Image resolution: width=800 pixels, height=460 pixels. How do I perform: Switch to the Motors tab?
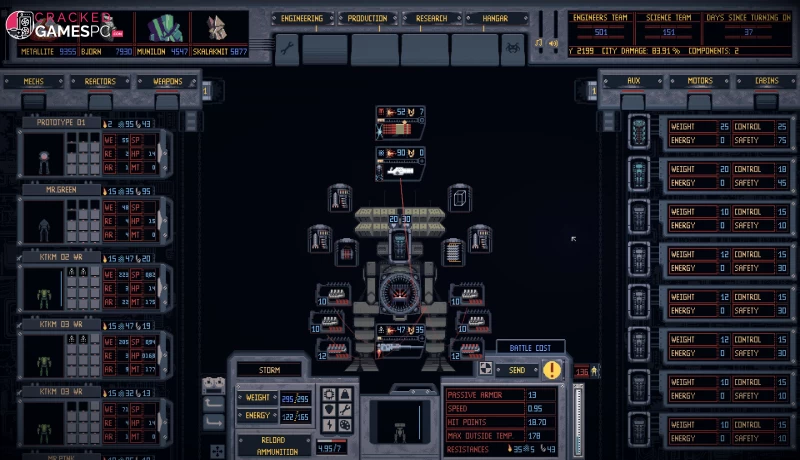tap(699, 81)
